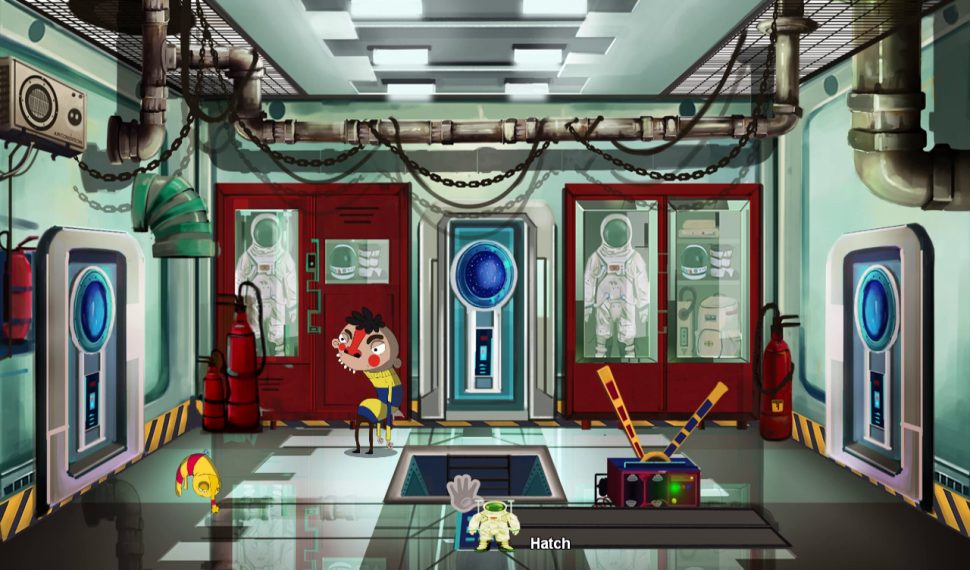Click the yellow striped creature icon
The image size is (970, 570).
click(x=197, y=479)
